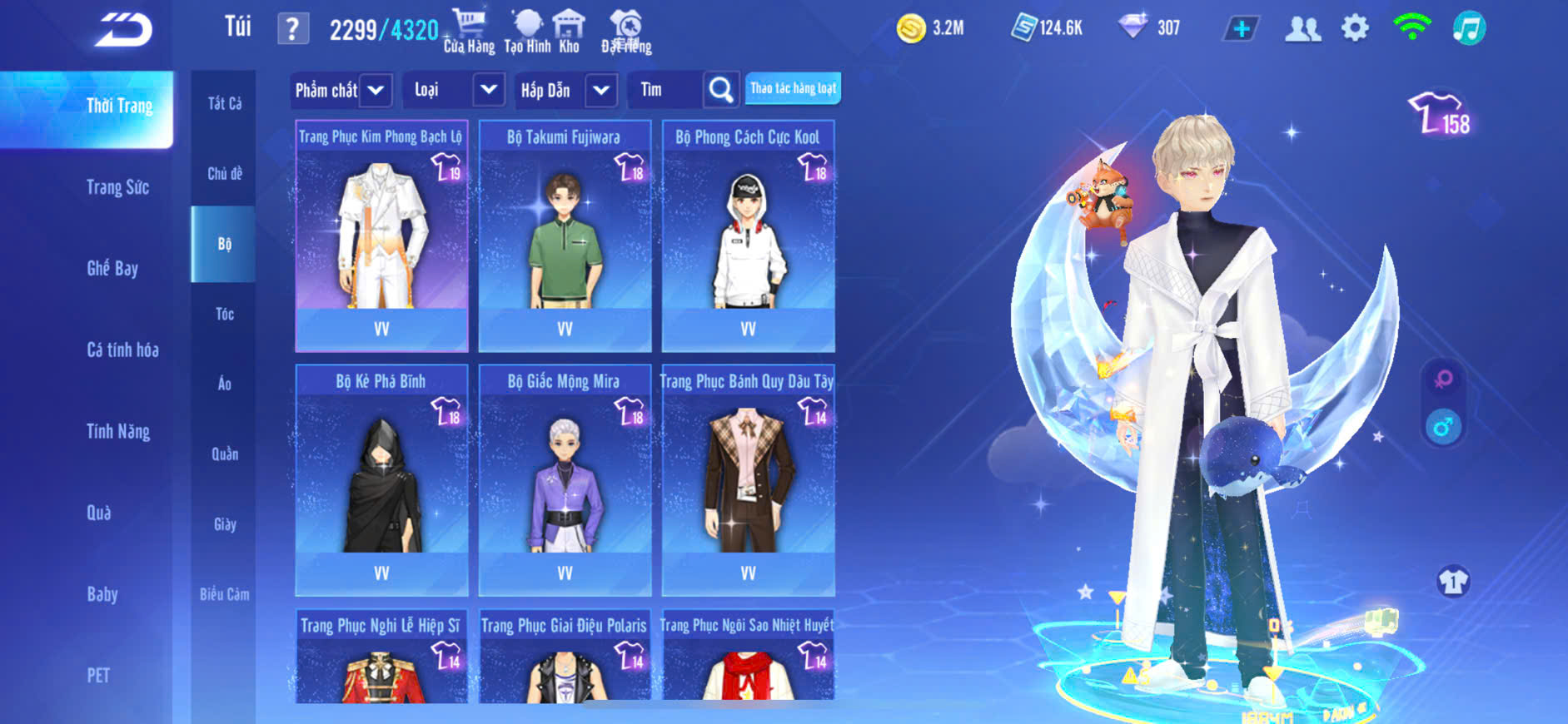
Task: Click the plus button to add currency
Action: [x=1241, y=29]
